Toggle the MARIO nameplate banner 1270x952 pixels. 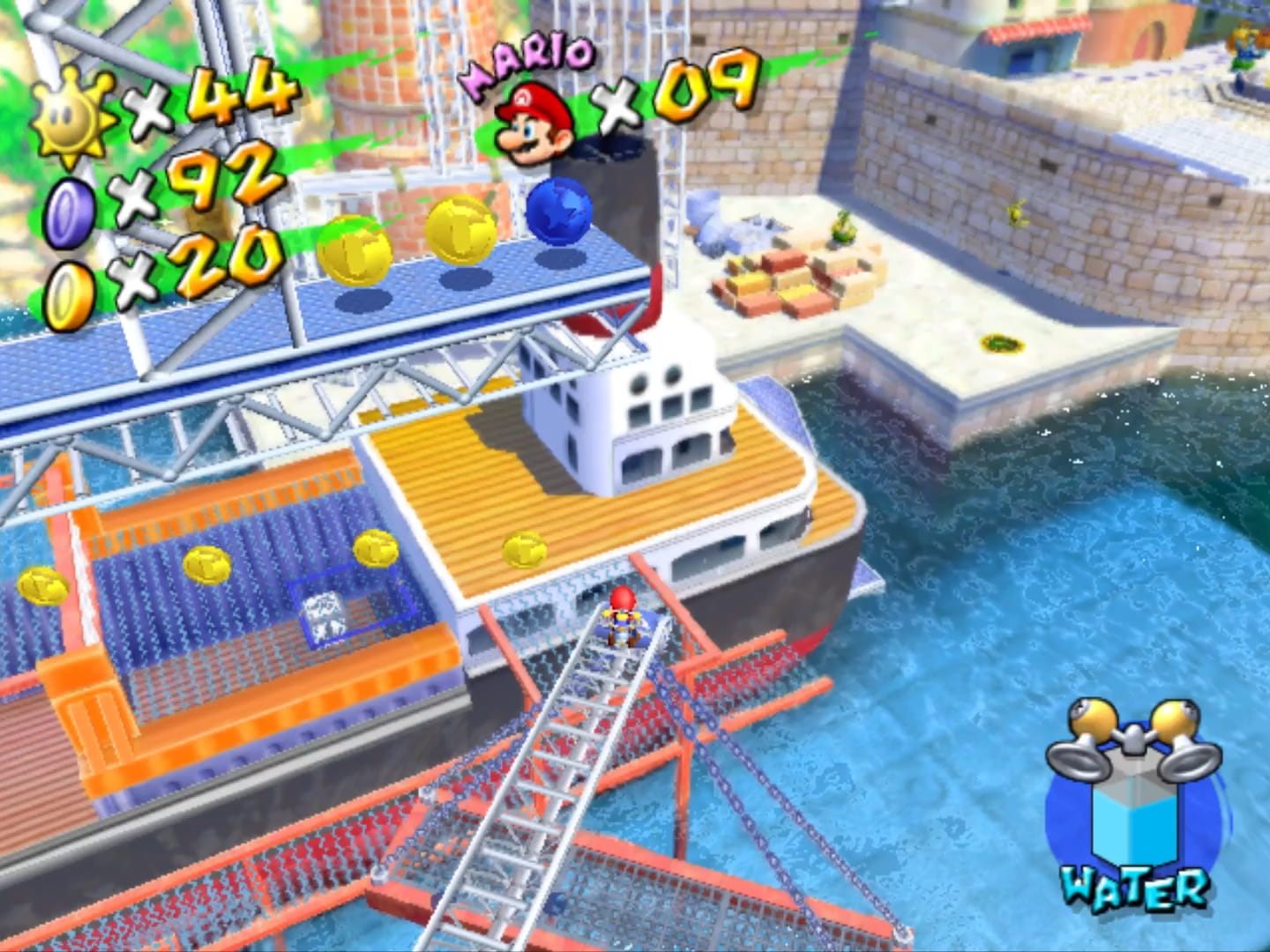[x=529, y=55]
